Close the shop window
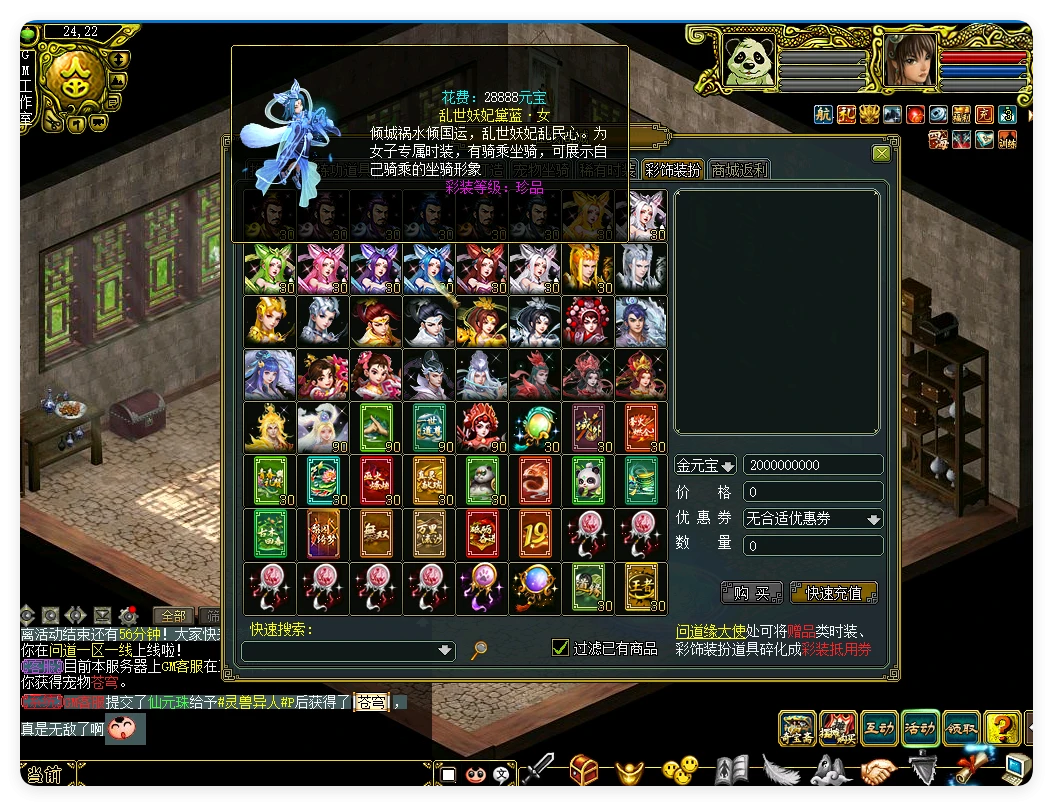This screenshot has width=1053, height=806. (x=881, y=154)
